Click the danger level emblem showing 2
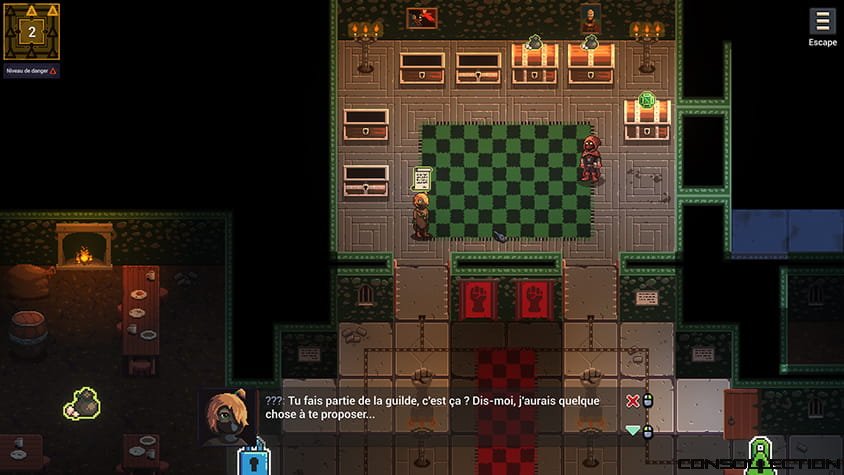This screenshot has height=475, width=844. pyautogui.click(x=31, y=31)
